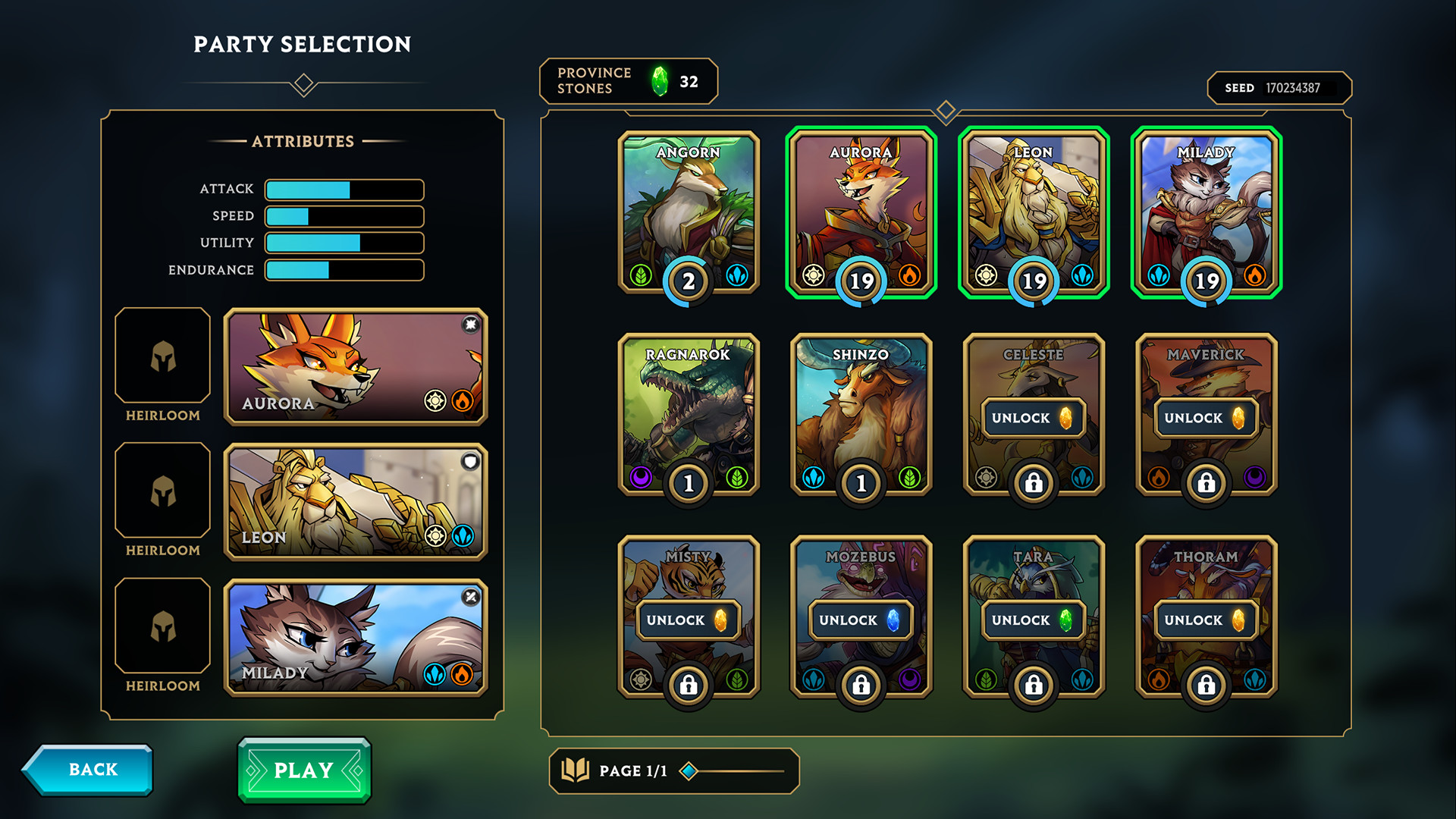This screenshot has height=819, width=1456.
Task: Select the Ragnarok hero card
Action: click(689, 415)
